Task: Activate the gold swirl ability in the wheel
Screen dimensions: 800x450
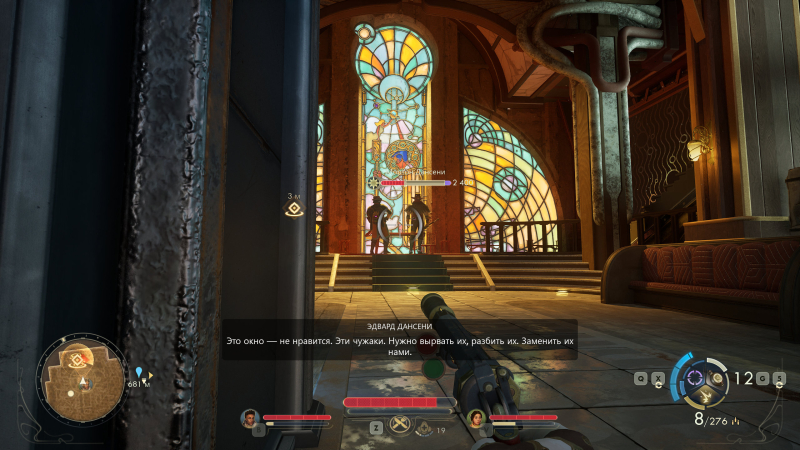Action: [714, 379]
